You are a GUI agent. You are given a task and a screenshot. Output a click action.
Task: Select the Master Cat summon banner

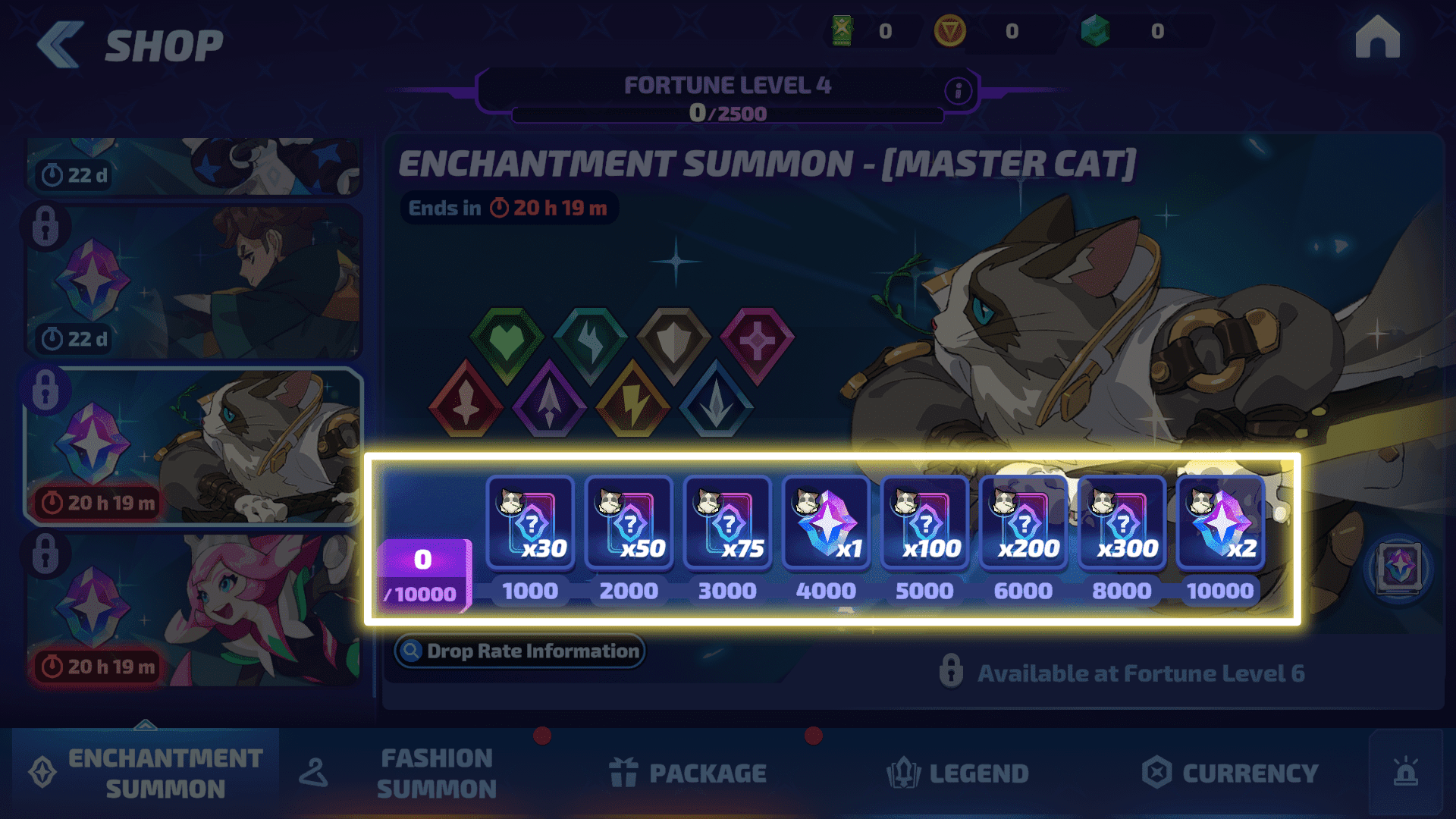click(194, 447)
